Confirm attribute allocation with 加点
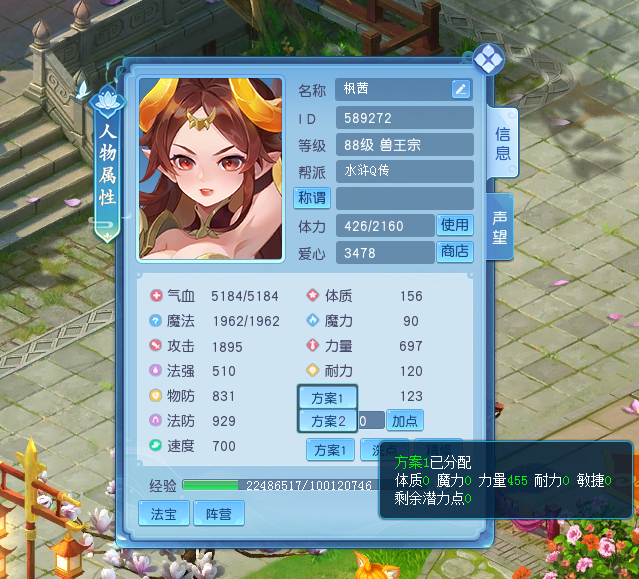Image resolution: width=639 pixels, height=579 pixels. [404, 421]
